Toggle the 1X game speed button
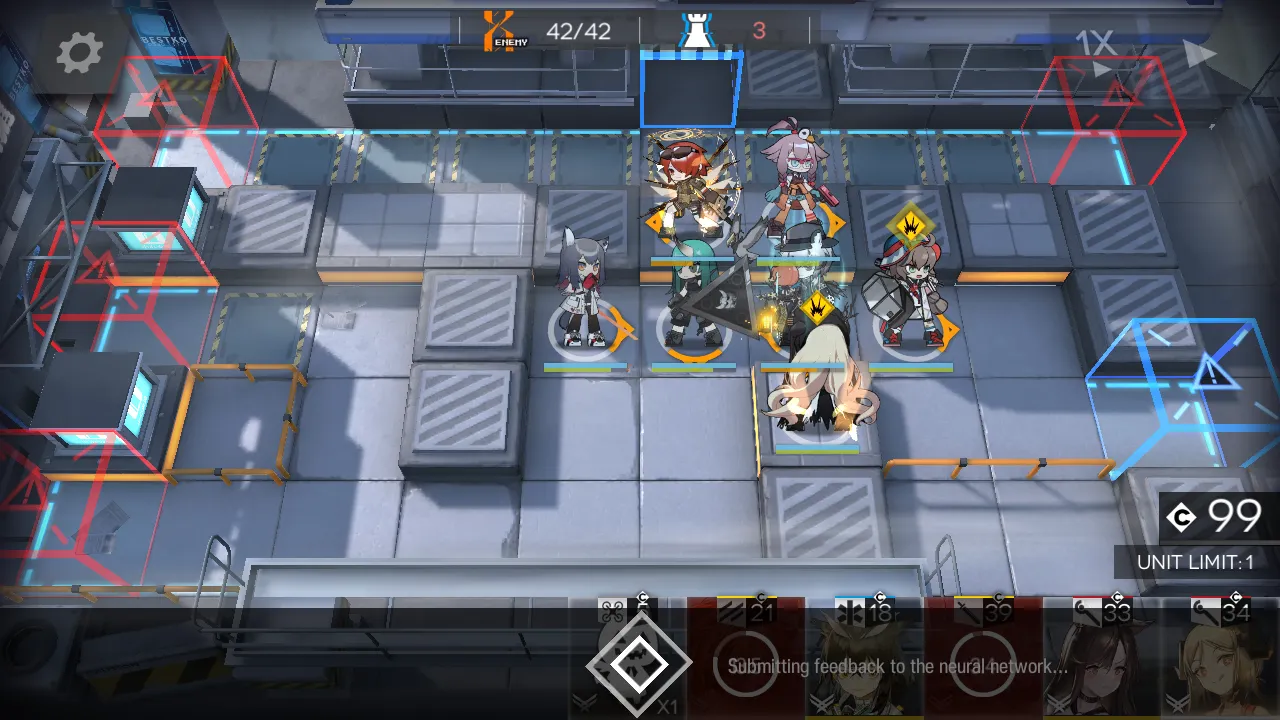The height and width of the screenshot is (720, 1280). coord(1095,45)
